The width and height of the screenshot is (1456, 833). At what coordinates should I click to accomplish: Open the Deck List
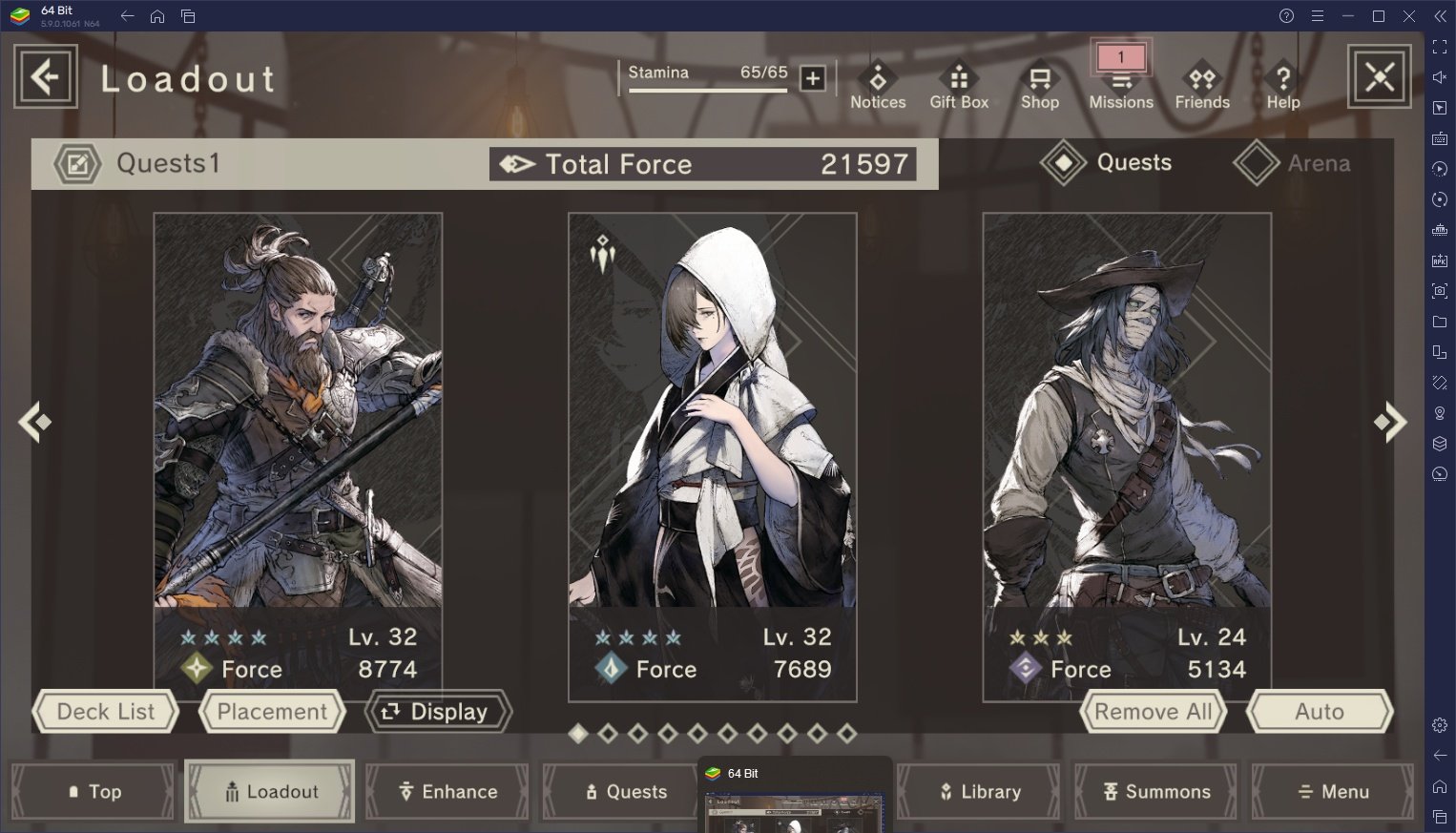pos(105,712)
